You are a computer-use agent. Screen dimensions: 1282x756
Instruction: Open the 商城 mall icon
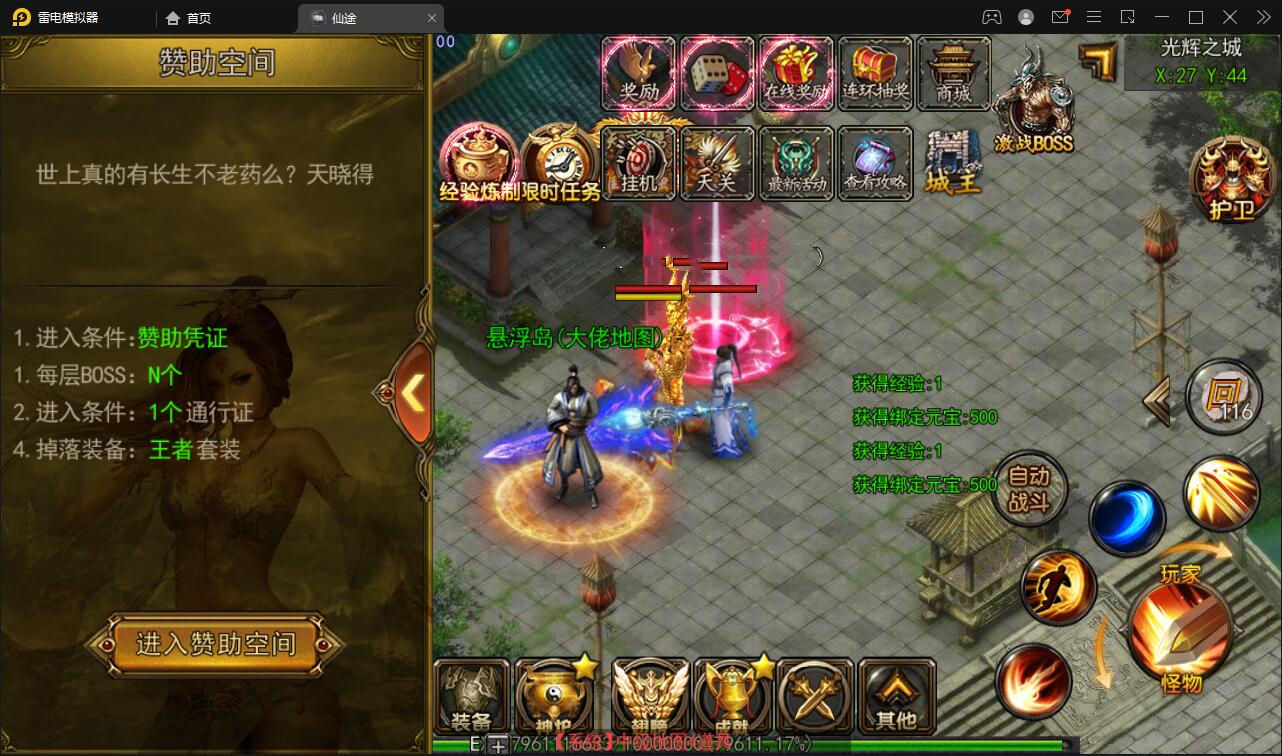pos(952,72)
